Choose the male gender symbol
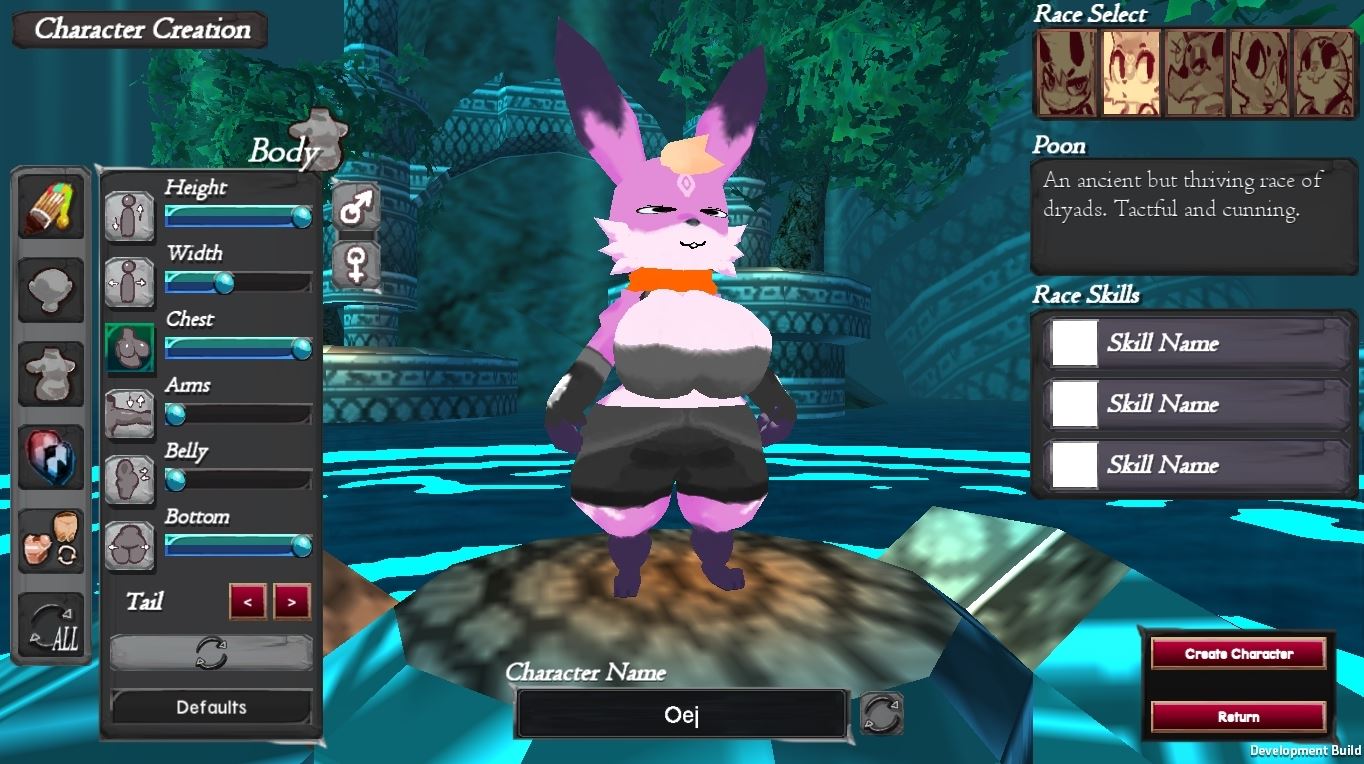 click(x=356, y=209)
